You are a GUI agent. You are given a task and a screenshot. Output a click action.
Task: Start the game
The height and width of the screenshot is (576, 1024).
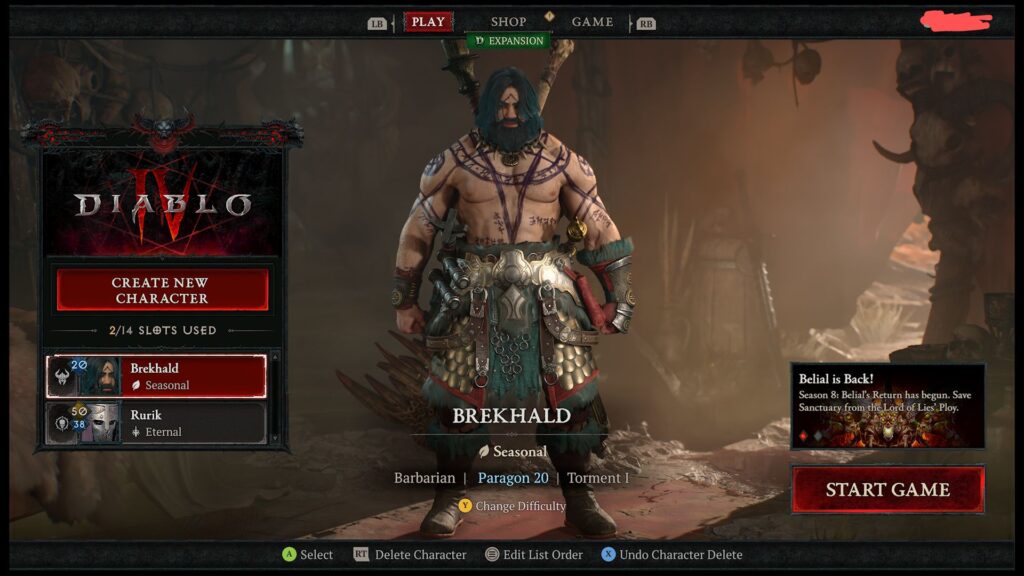(x=887, y=490)
